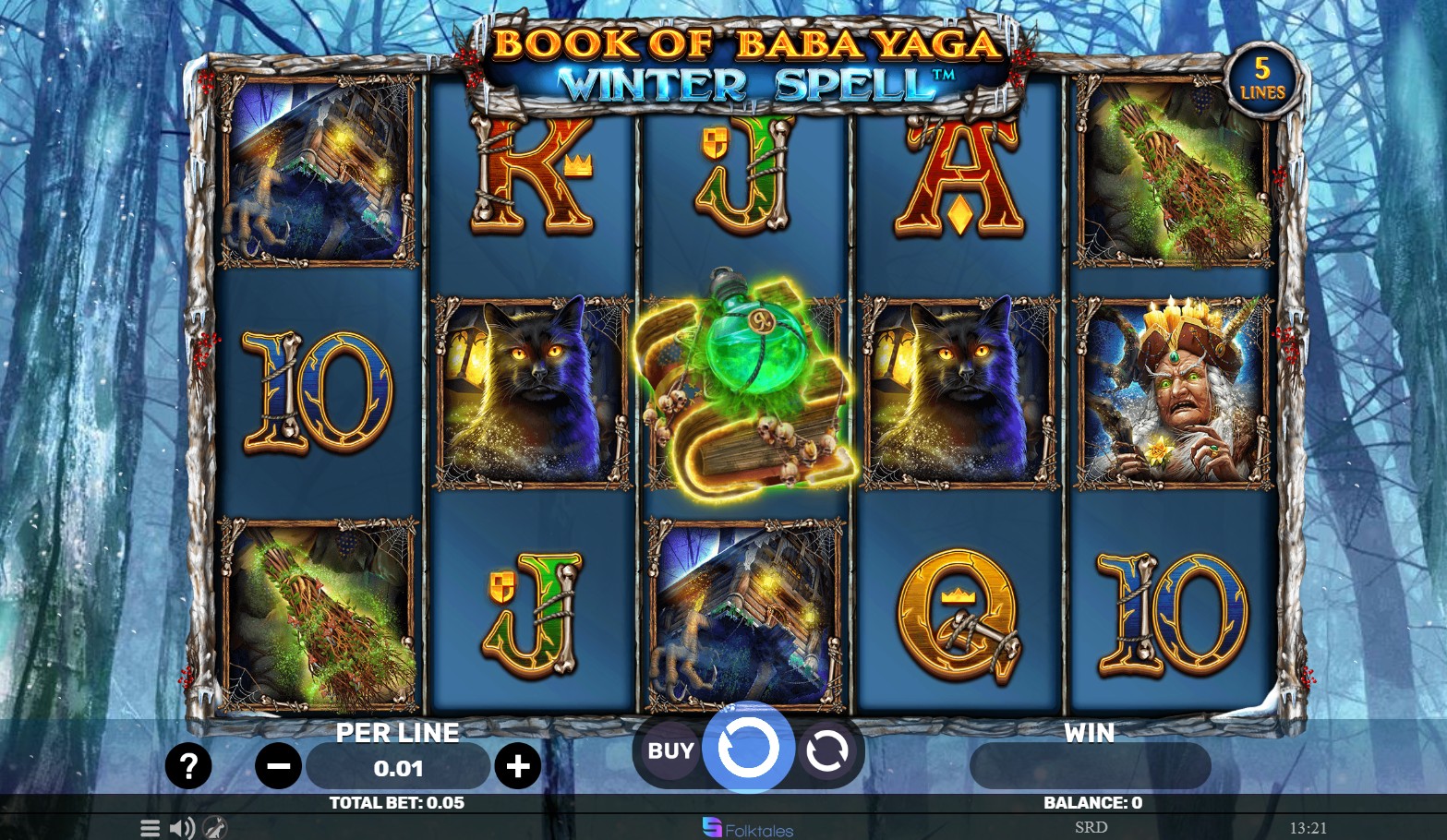Click the Folktales provider logo
Viewport: 1447px width, 840px height.
[748, 828]
